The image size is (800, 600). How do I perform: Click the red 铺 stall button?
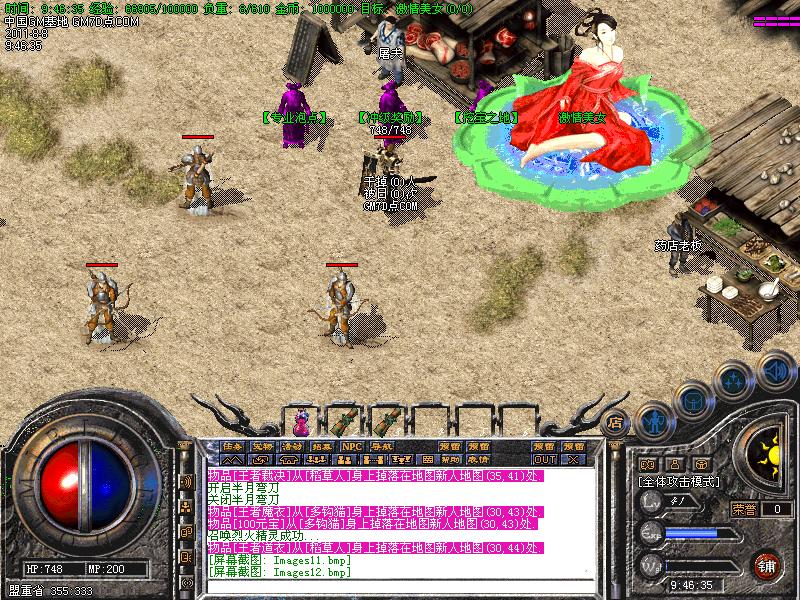click(x=767, y=565)
